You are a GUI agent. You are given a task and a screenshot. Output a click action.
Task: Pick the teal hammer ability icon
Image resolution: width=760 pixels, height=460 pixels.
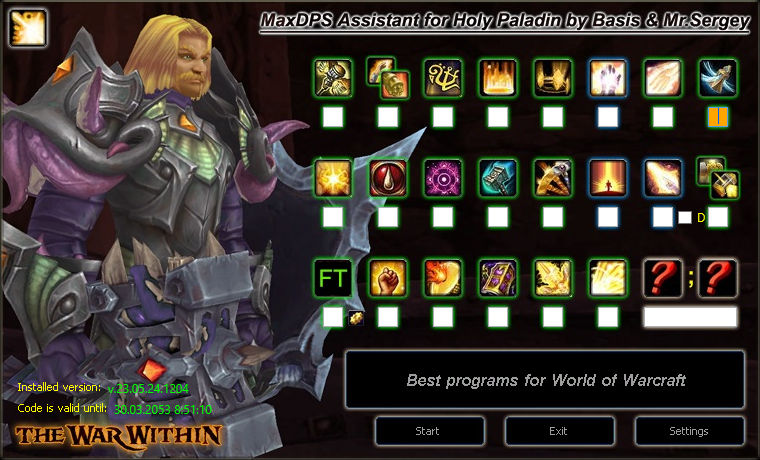[498, 178]
